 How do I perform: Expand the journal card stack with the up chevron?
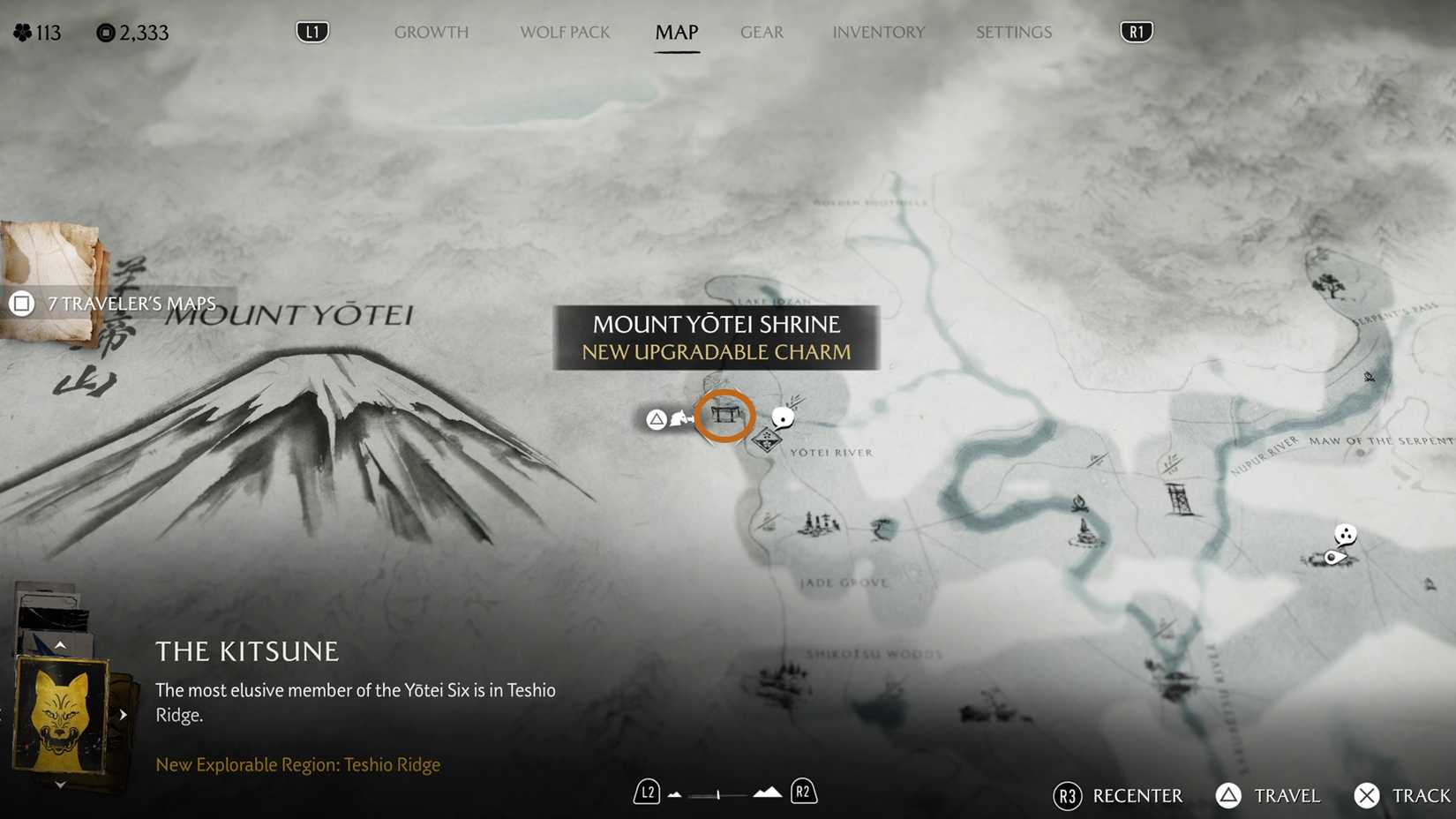[x=59, y=644]
